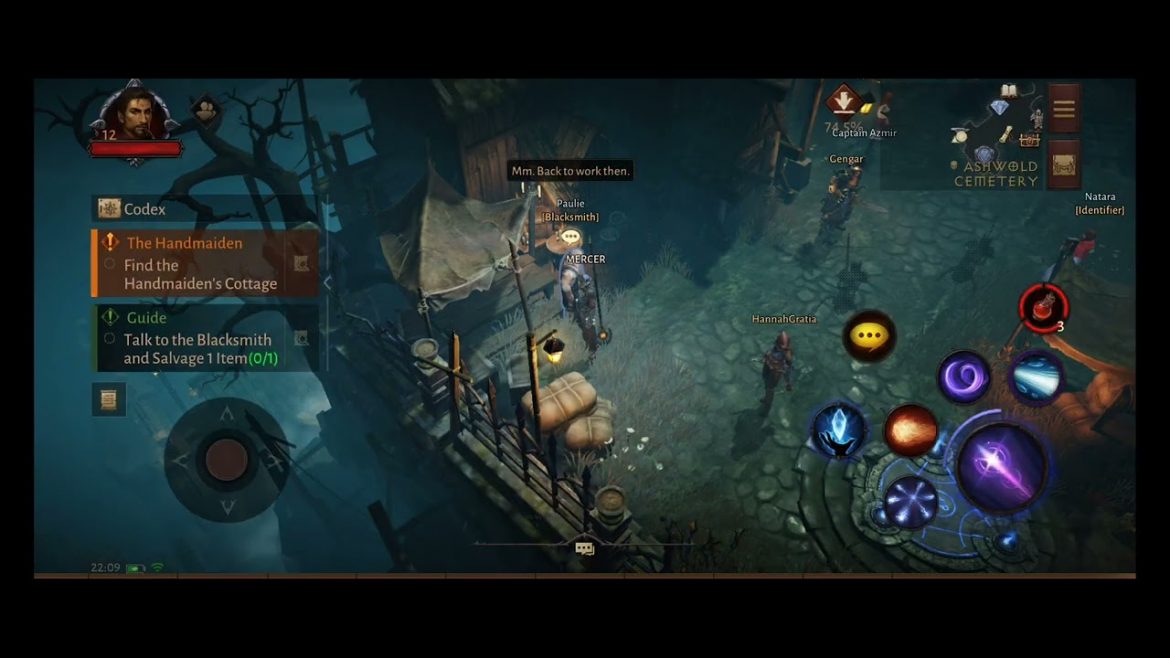Tap the yellow speech bubble interact button

868,336
